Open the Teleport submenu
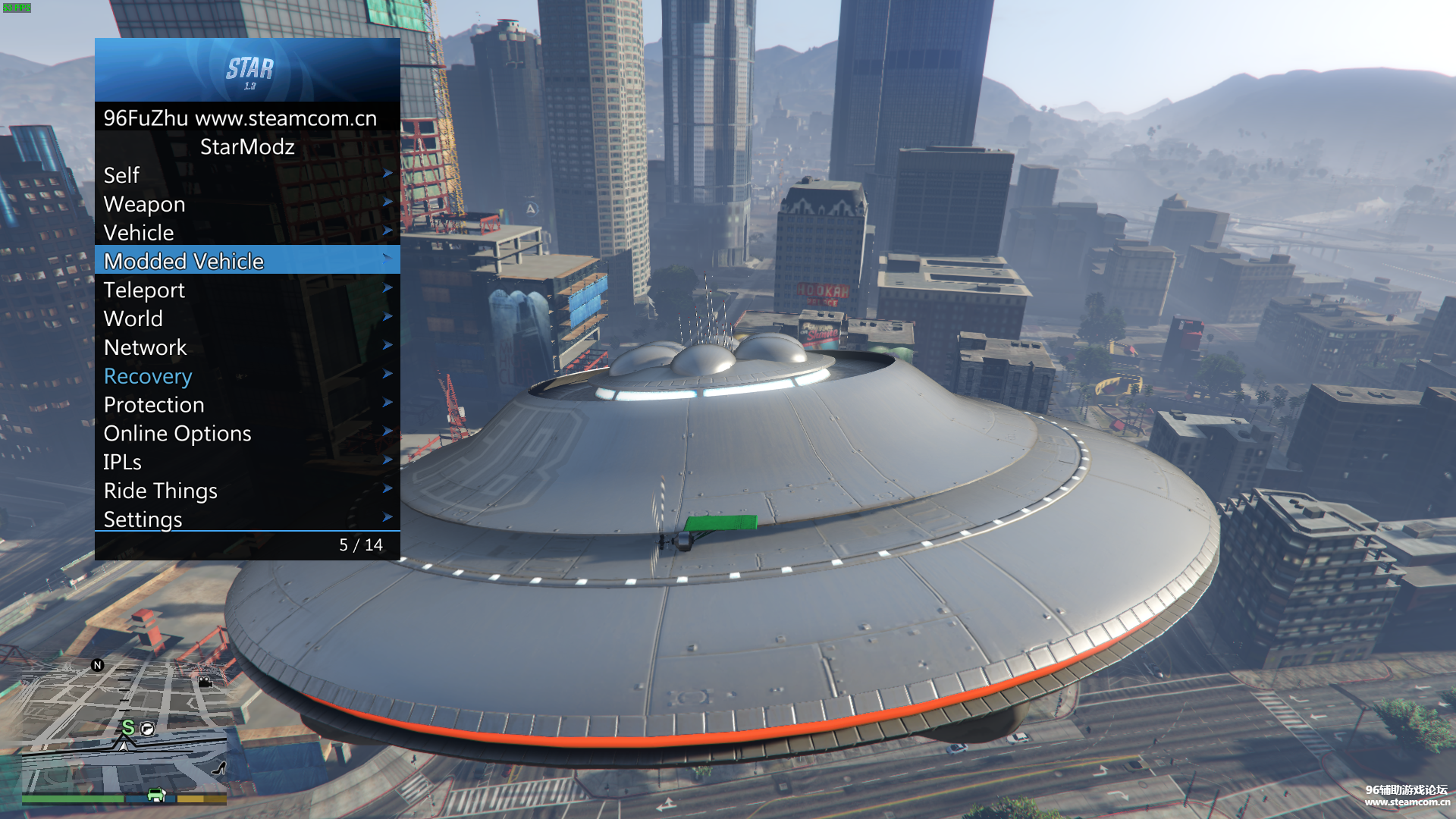This screenshot has width=1456, height=819. 246,290
